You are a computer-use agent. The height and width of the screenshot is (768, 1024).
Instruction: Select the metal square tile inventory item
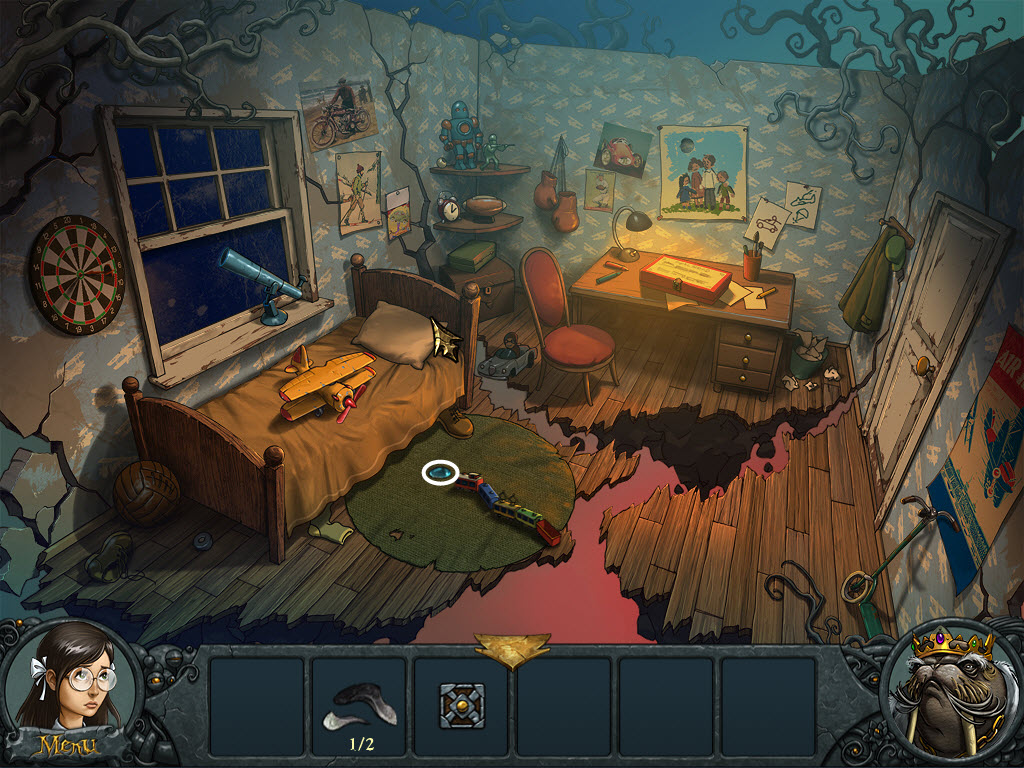[462, 706]
